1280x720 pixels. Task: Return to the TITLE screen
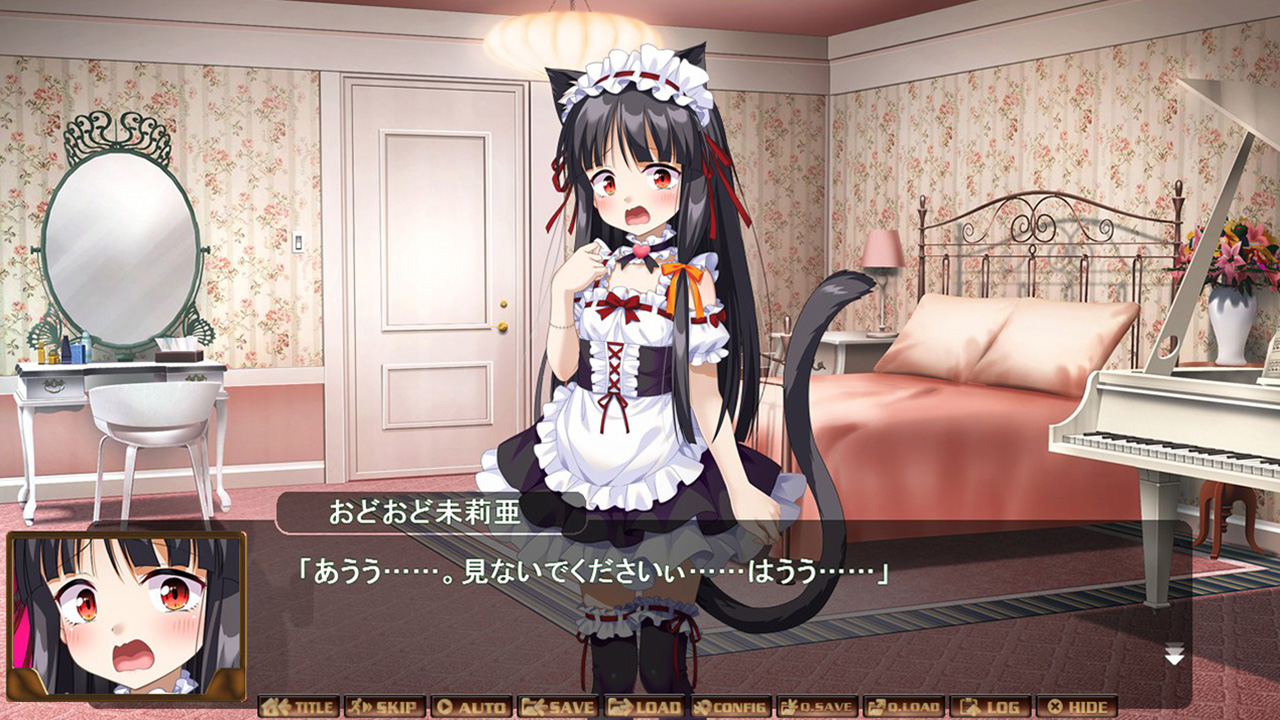point(298,707)
